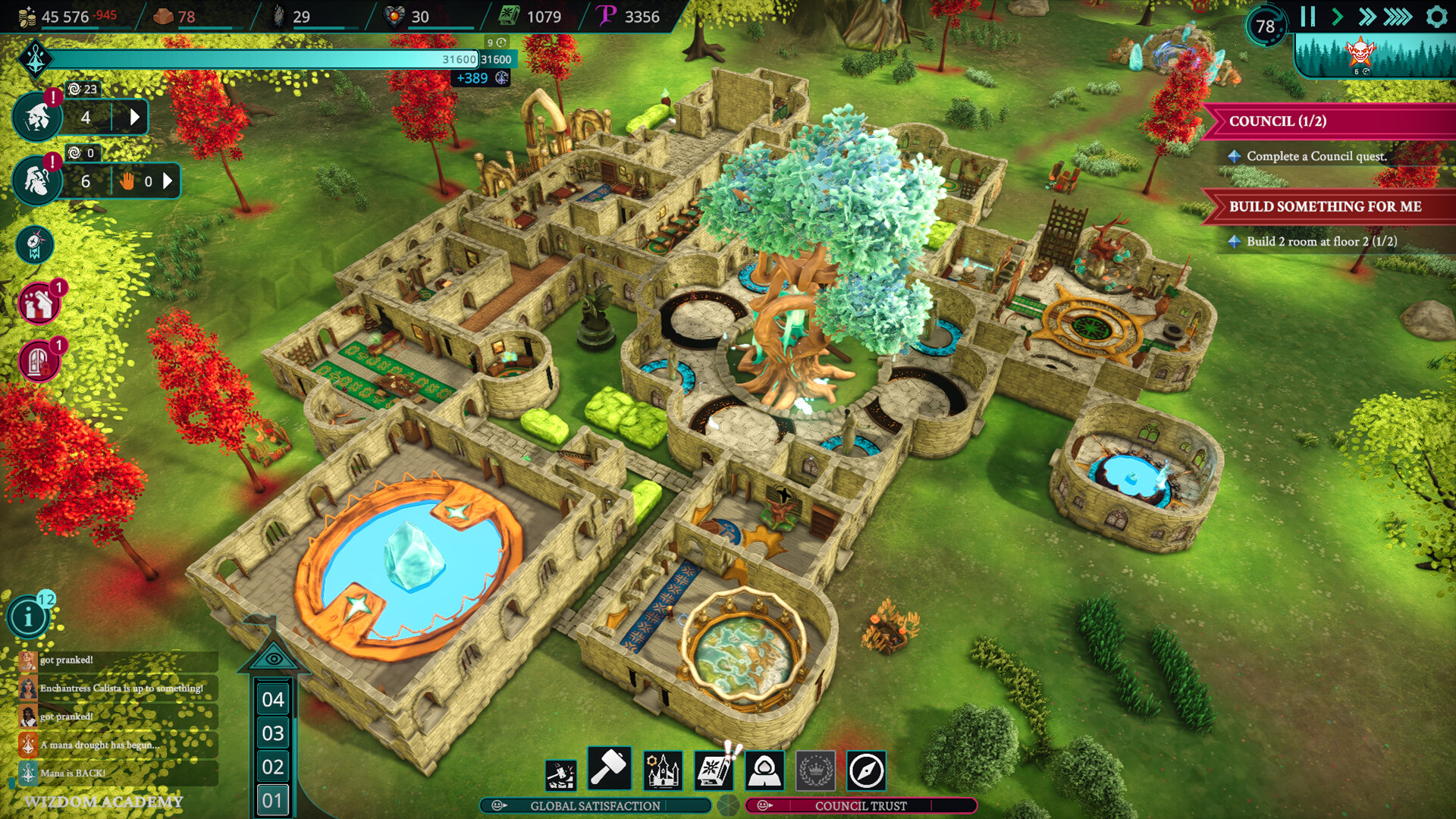
Task: Switch to floor 04
Action: click(x=272, y=699)
